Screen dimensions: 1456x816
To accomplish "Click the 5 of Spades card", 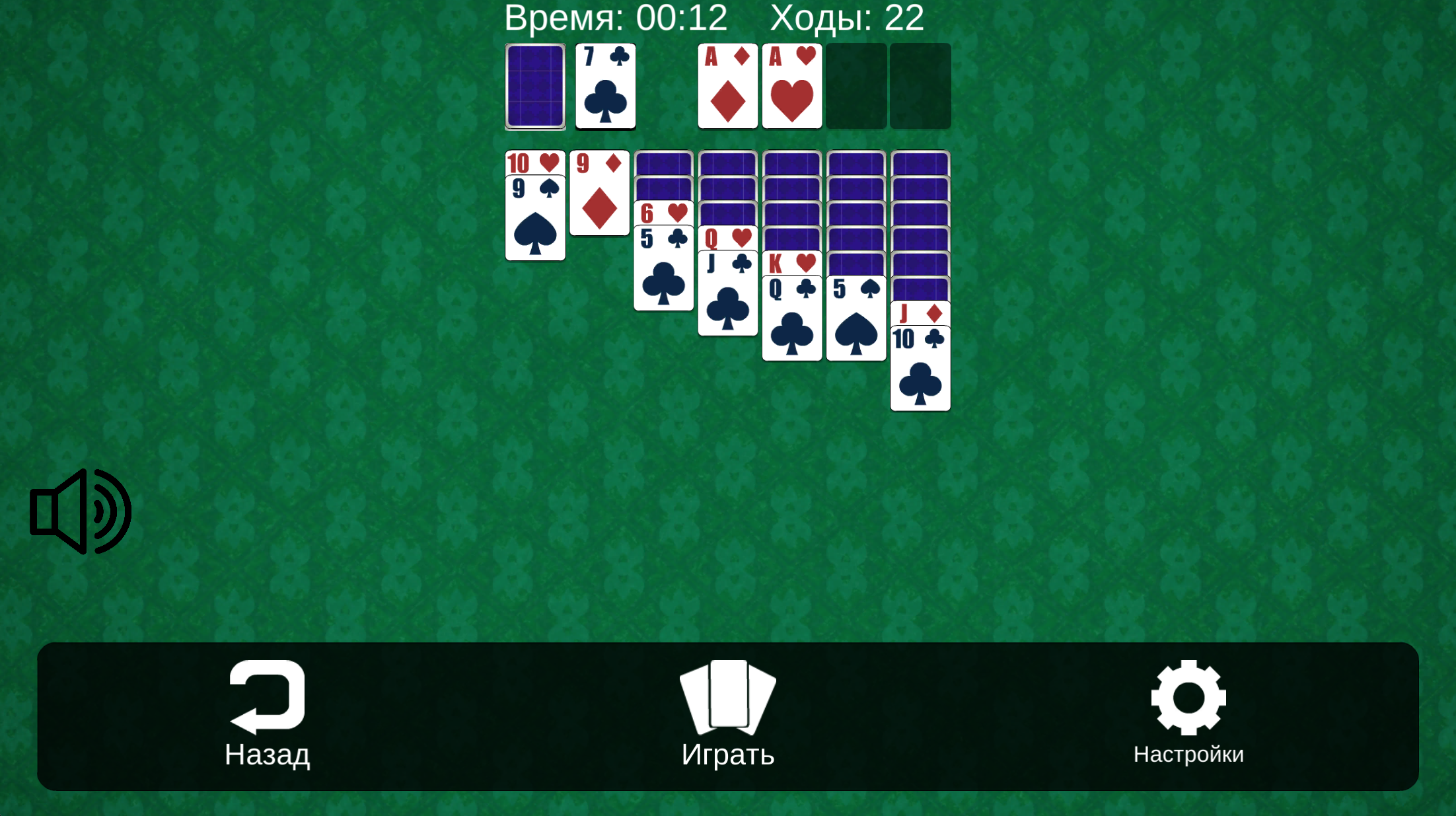I will pyautogui.click(x=855, y=317).
